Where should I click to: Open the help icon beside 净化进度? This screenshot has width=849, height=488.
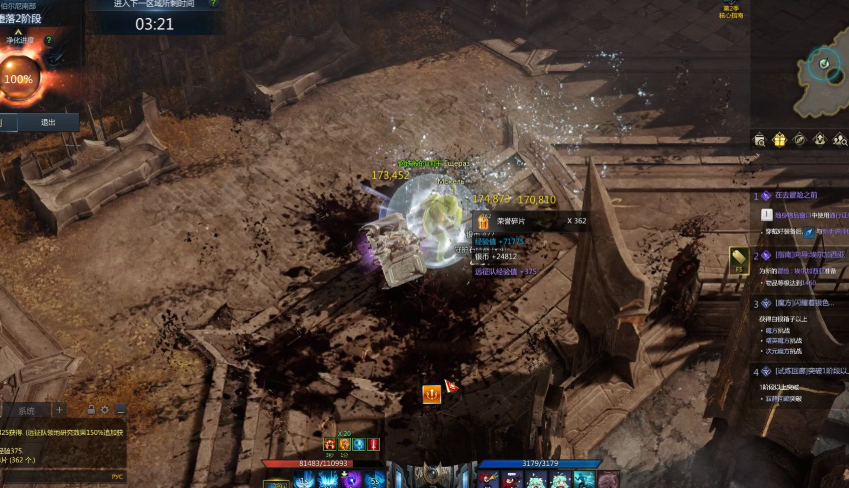(x=48, y=40)
